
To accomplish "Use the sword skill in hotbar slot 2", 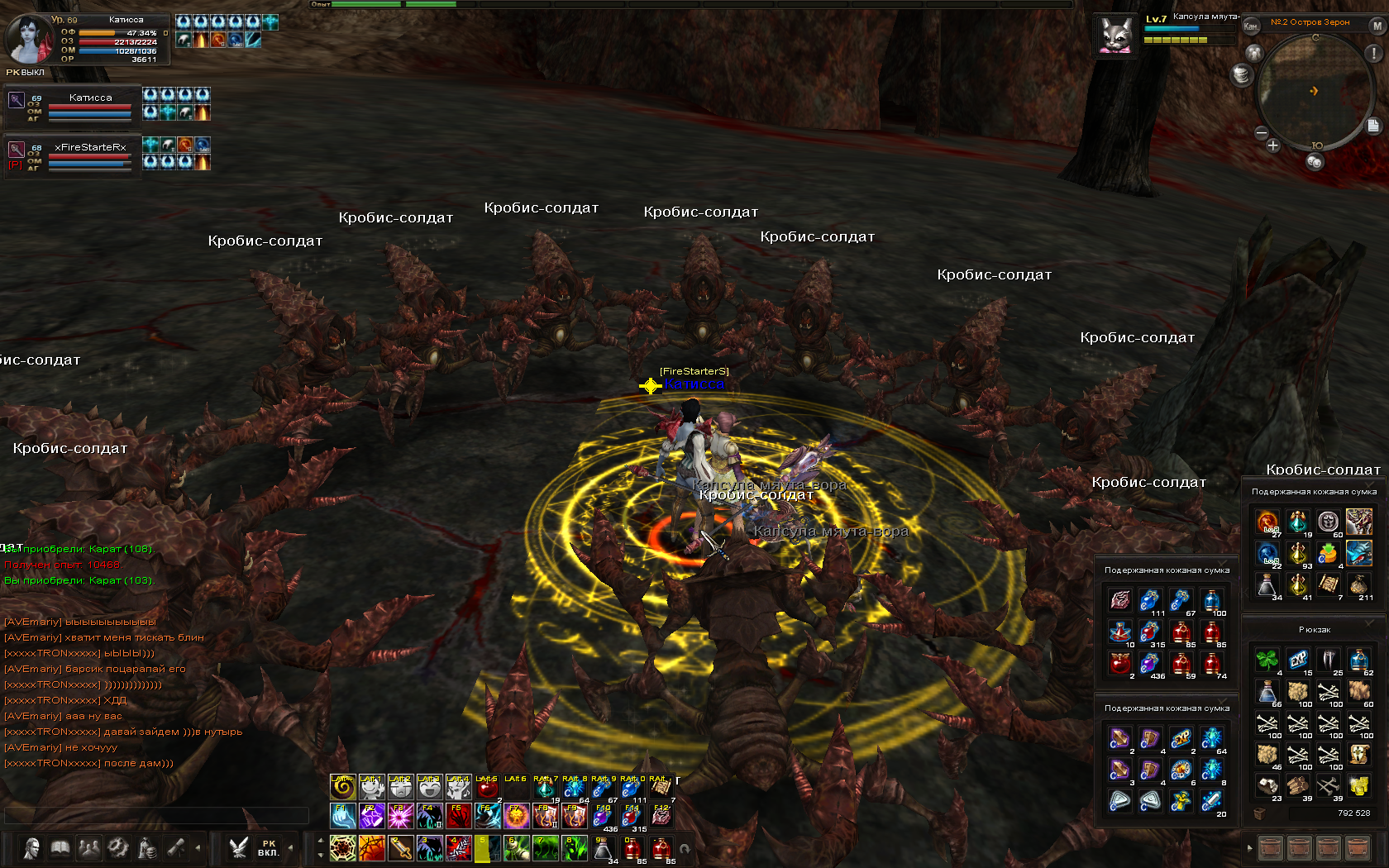I will coord(401,848).
